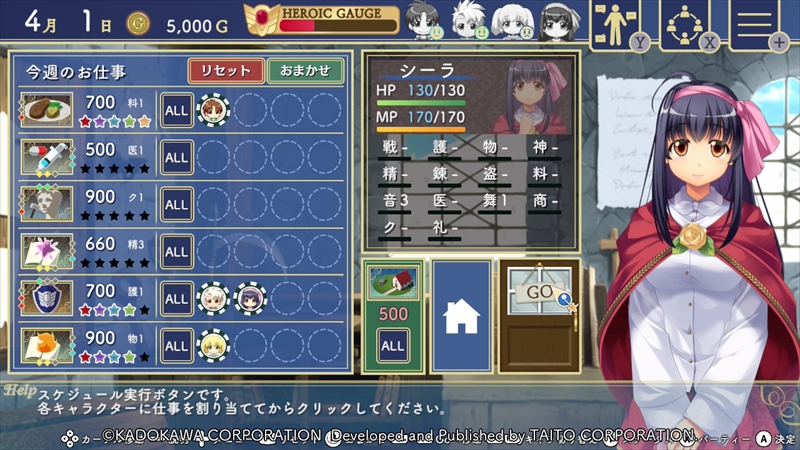Assign everyone to the 500 farmhouse job

pos(391,346)
